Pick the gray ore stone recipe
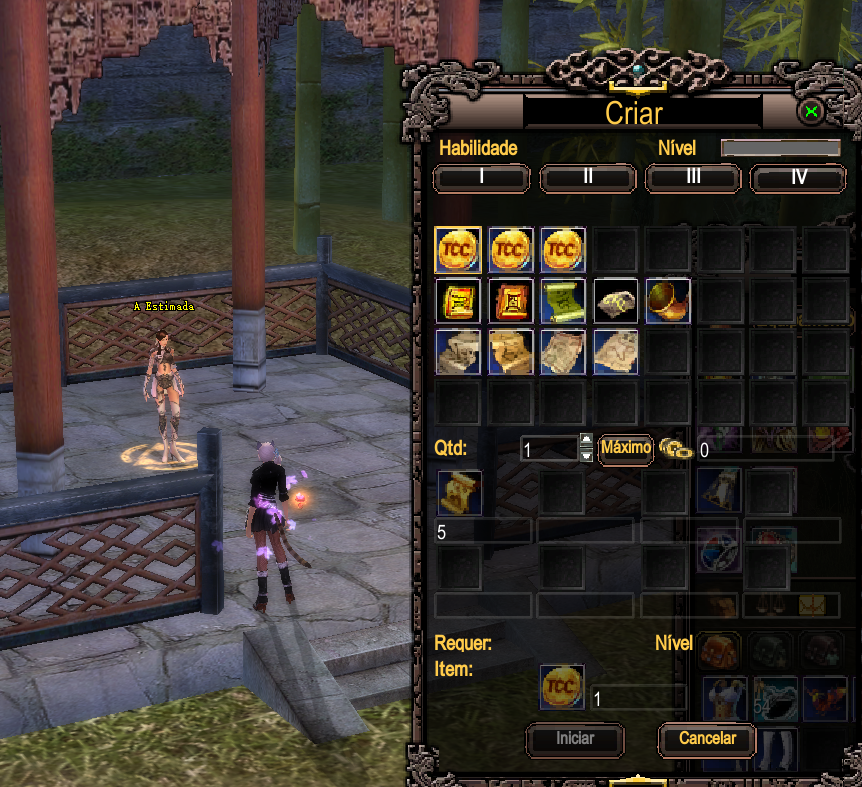 (615, 301)
